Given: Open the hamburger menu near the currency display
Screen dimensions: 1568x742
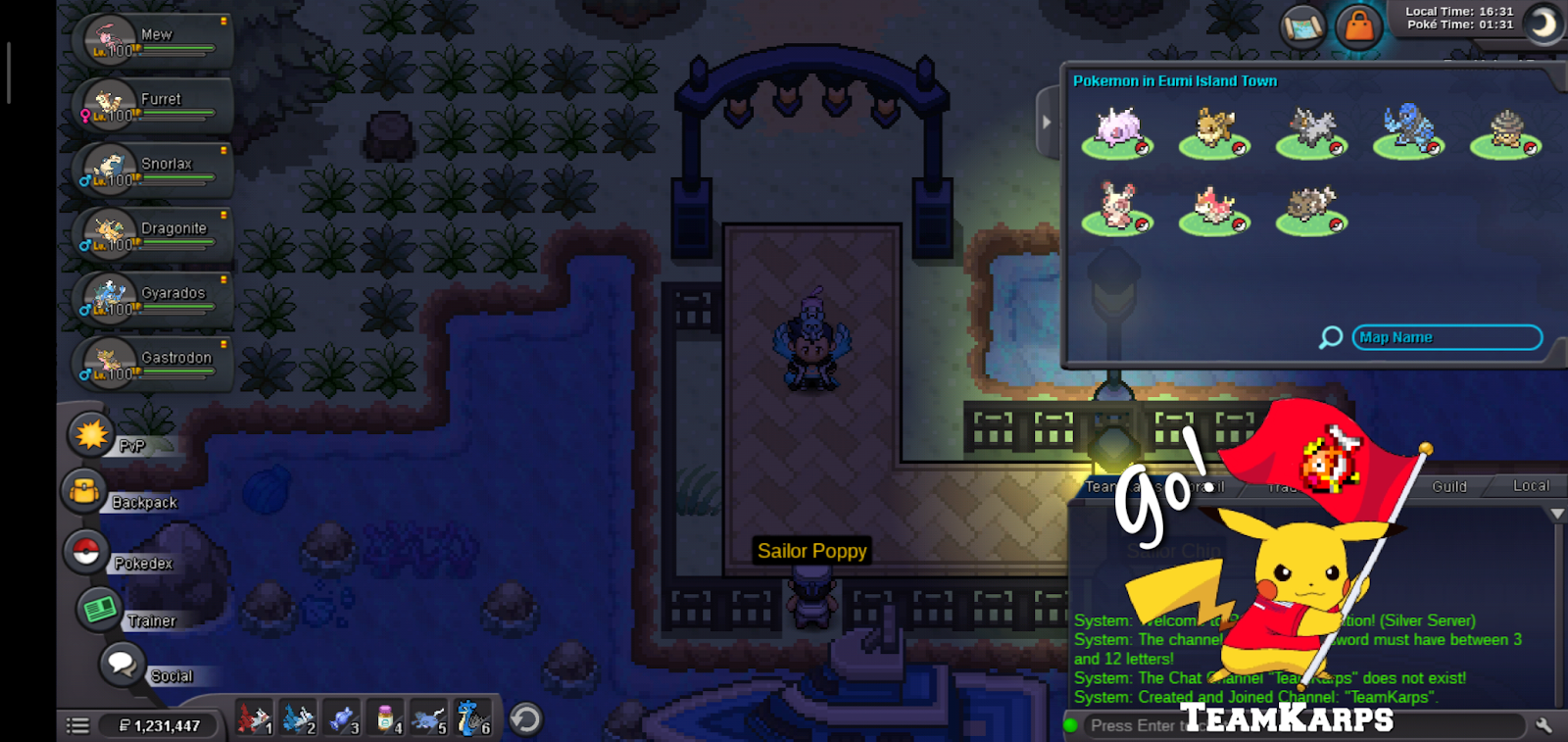Looking at the screenshot, I should tap(76, 724).
